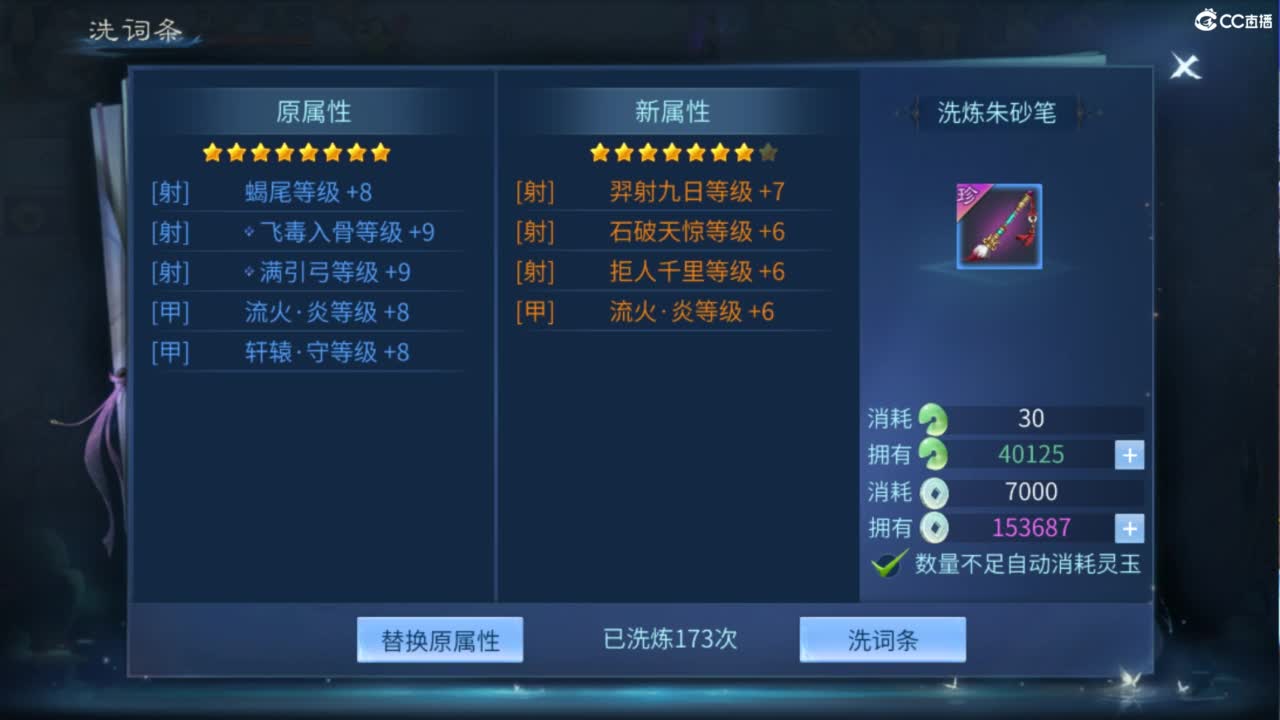Screen dimensions: 1280x720
Task: Click the 珍 badge on the item icon
Action: click(x=968, y=195)
